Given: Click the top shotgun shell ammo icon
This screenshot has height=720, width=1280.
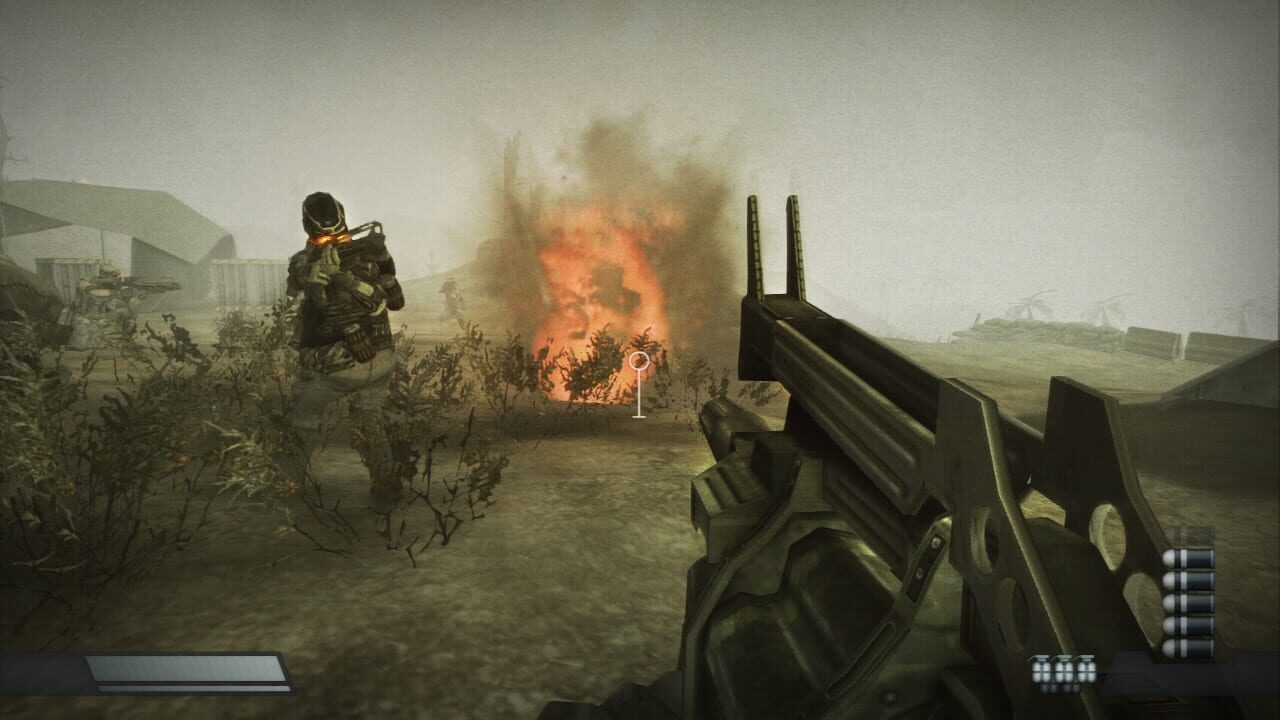Looking at the screenshot, I should [x=1186, y=558].
